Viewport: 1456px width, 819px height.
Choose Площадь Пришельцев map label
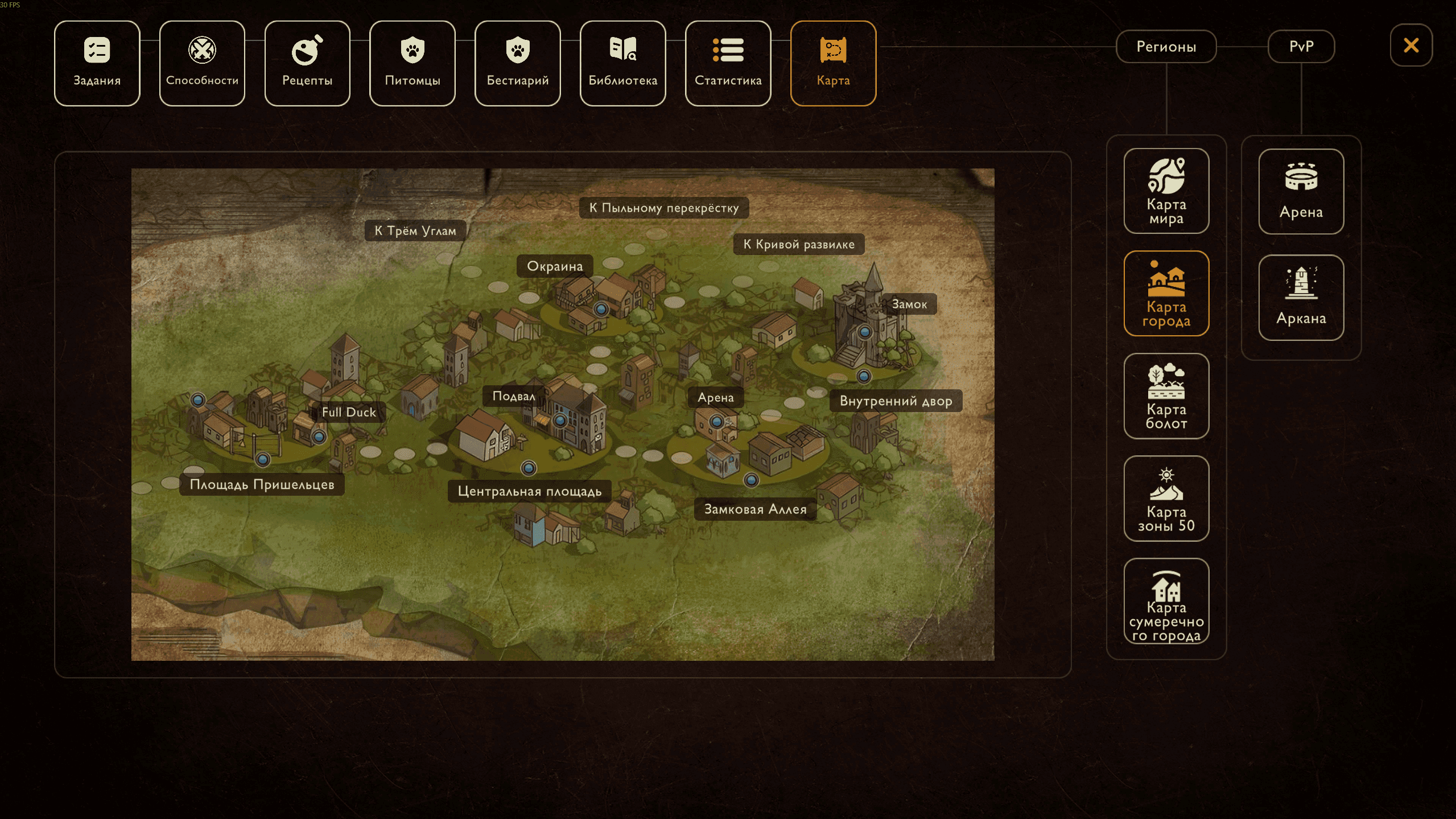pos(262,484)
